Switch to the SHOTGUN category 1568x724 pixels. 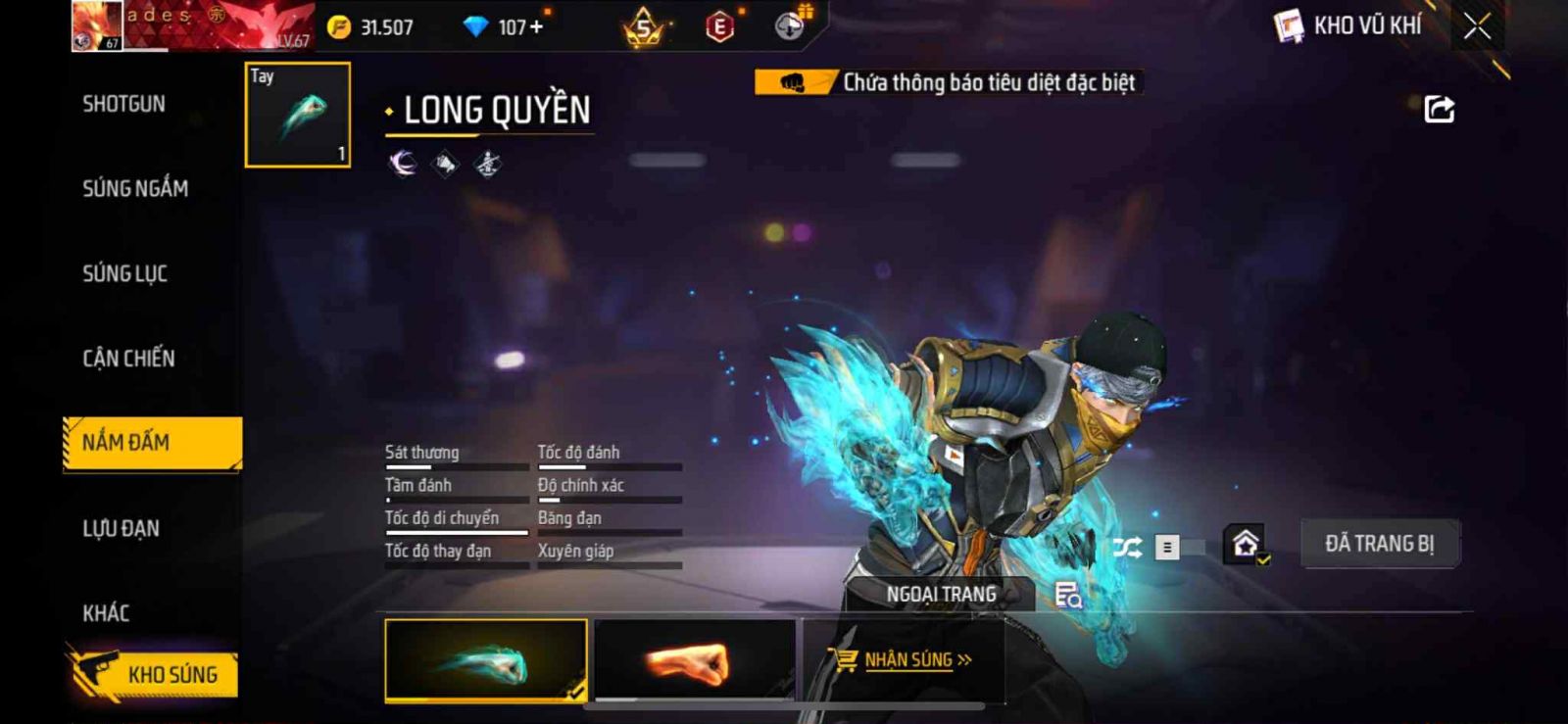(x=124, y=104)
